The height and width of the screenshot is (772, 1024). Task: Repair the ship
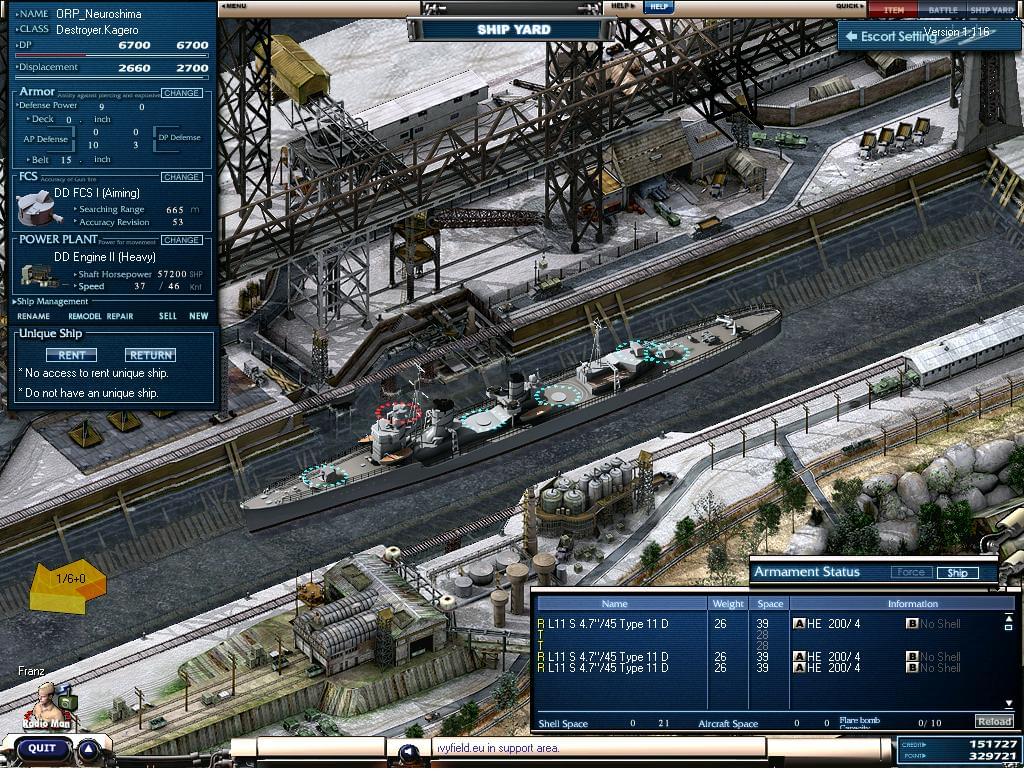coord(120,316)
